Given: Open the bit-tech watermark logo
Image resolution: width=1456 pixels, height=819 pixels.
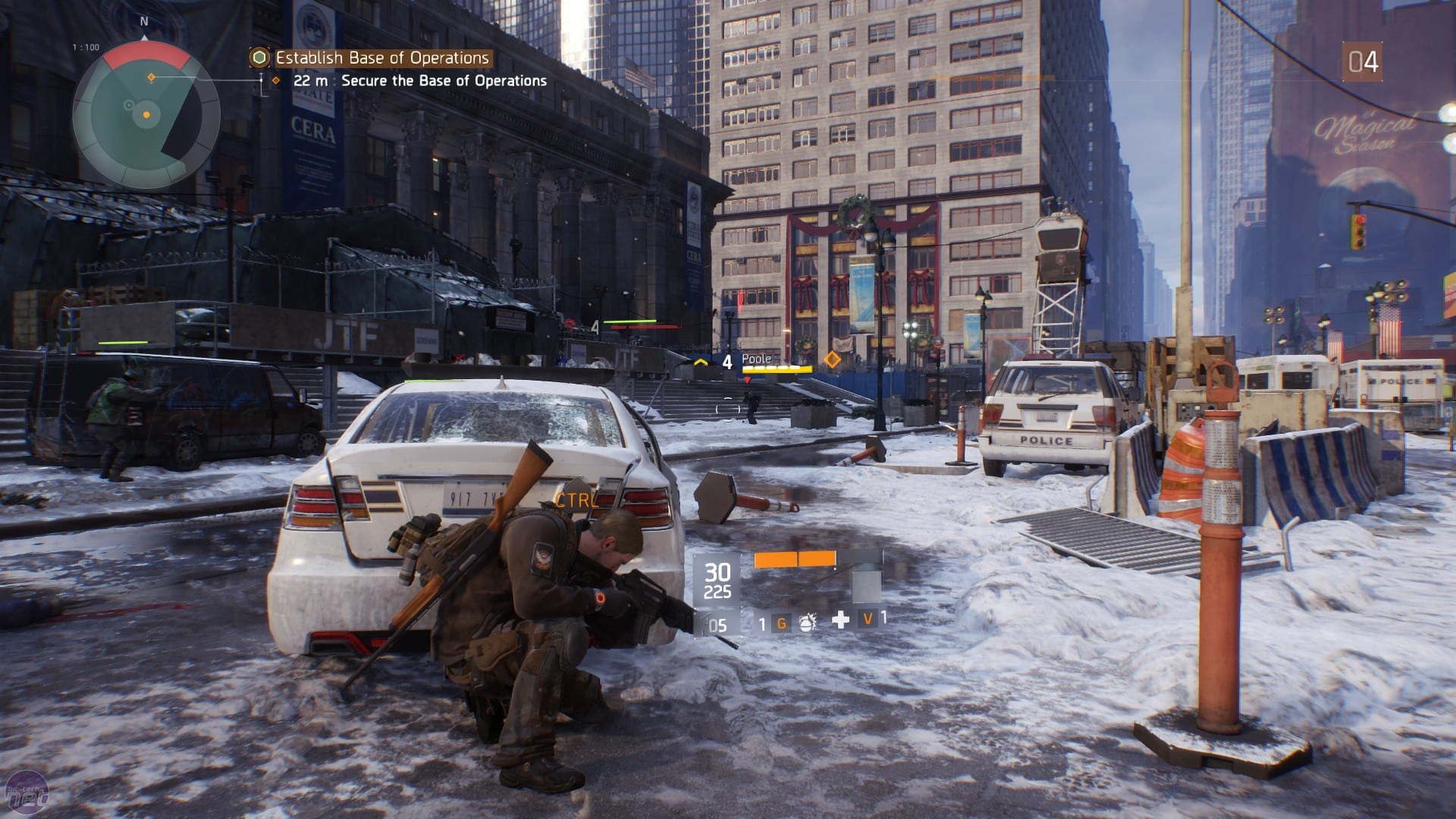Looking at the screenshot, I should (x=27, y=795).
